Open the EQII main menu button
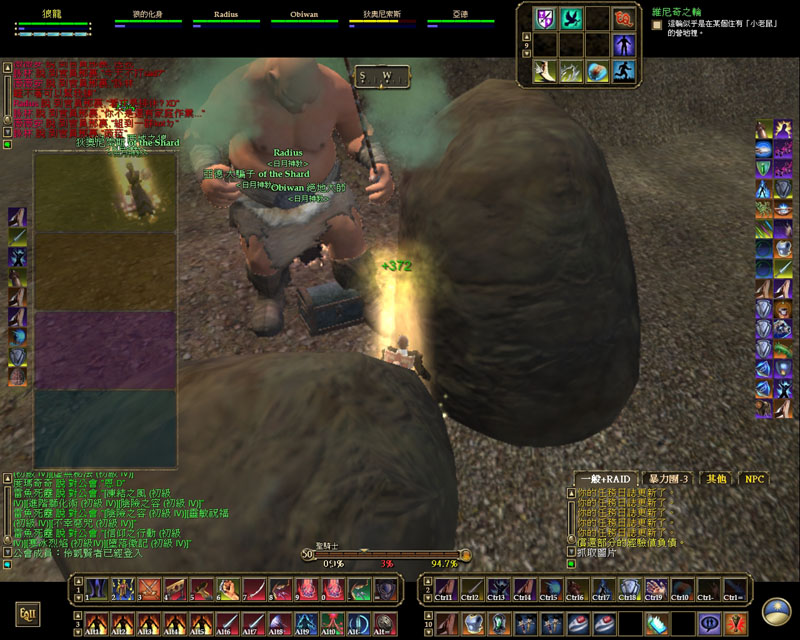Image resolution: width=800 pixels, height=640 pixels. tap(27, 612)
